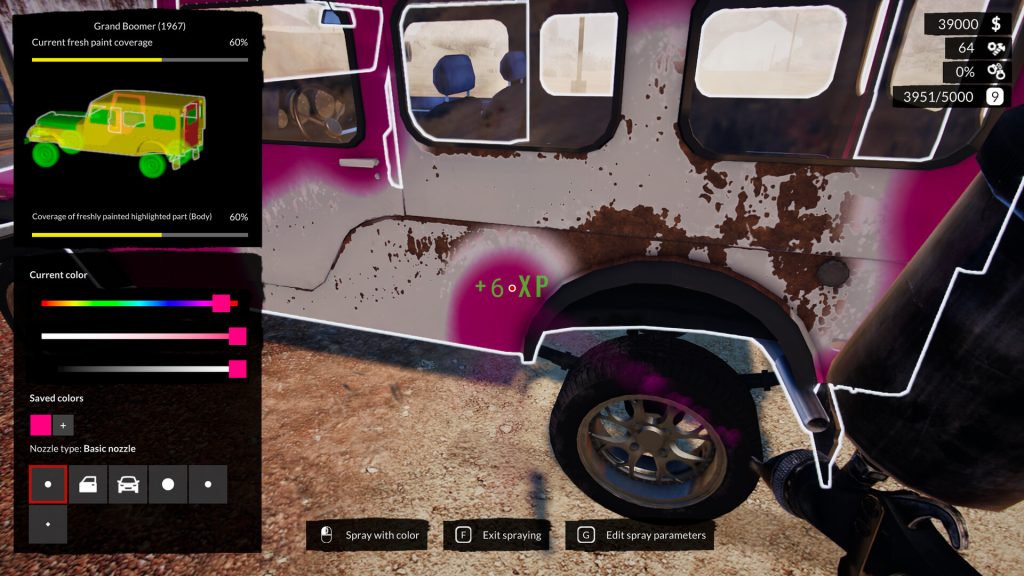Adjust the white-to-pink saturation slider
This screenshot has height=576, width=1024.
pos(237,336)
